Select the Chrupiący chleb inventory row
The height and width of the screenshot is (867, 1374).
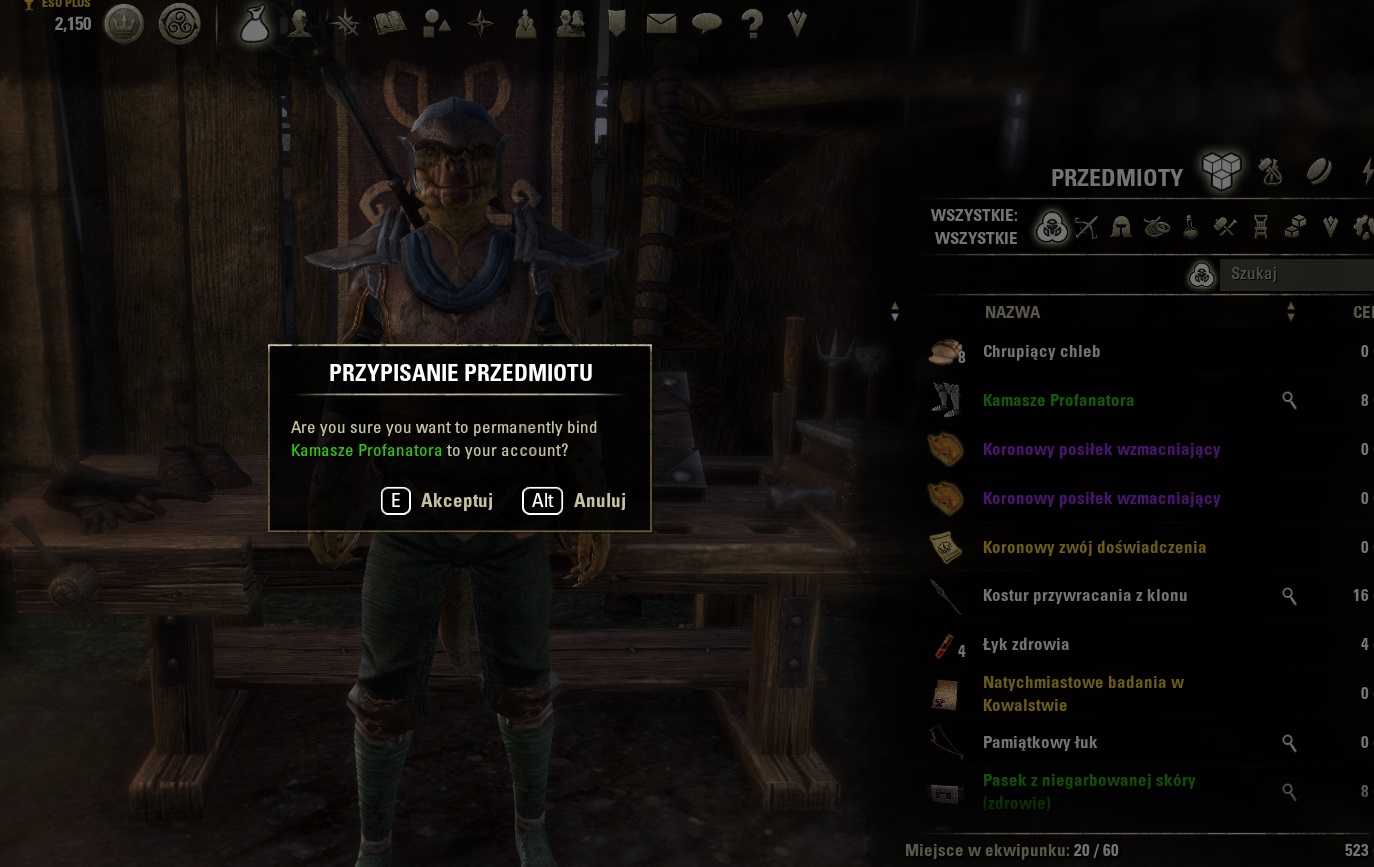pos(1041,352)
